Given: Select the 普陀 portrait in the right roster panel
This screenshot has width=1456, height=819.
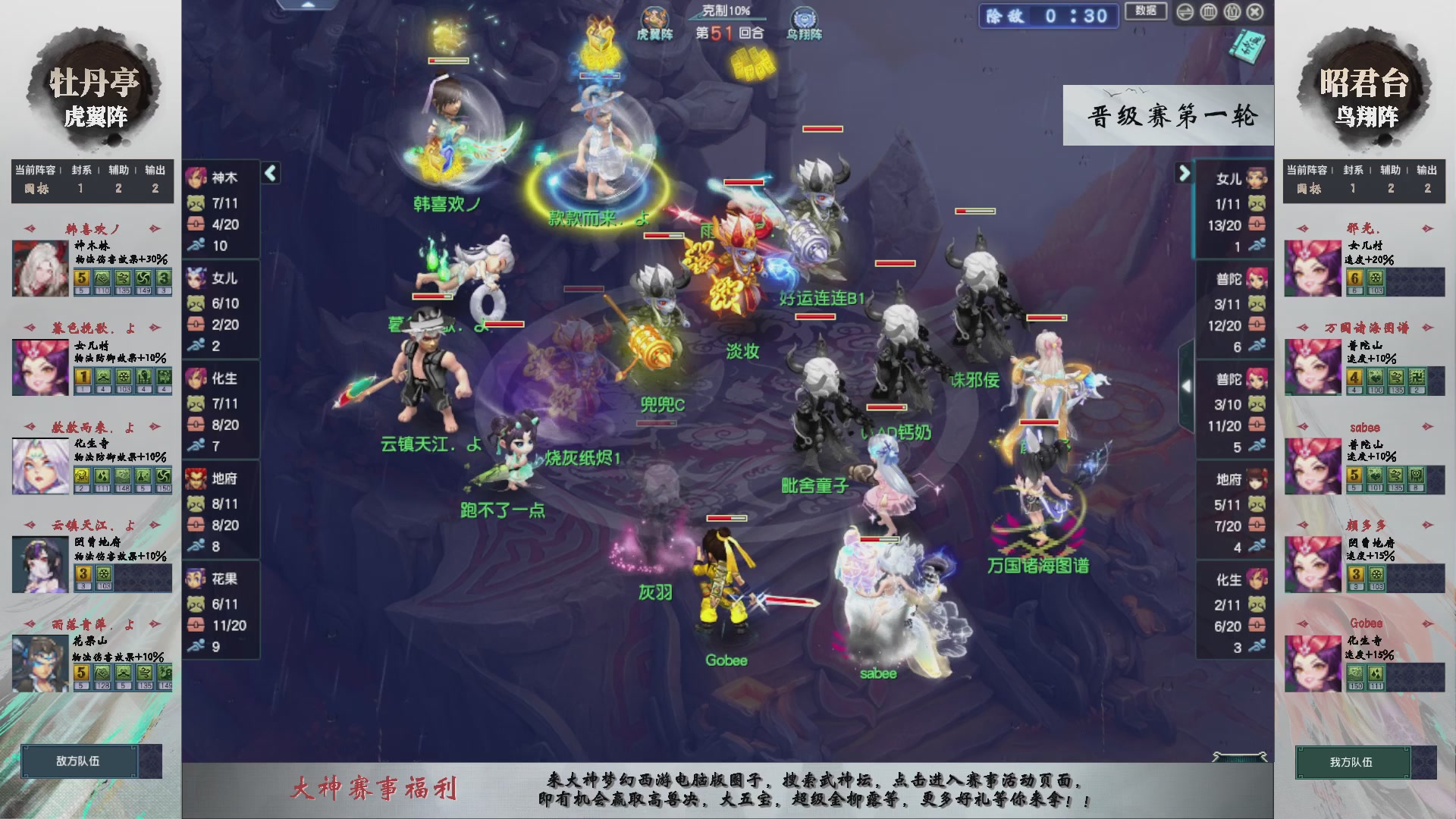Looking at the screenshot, I should (1255, 278).
